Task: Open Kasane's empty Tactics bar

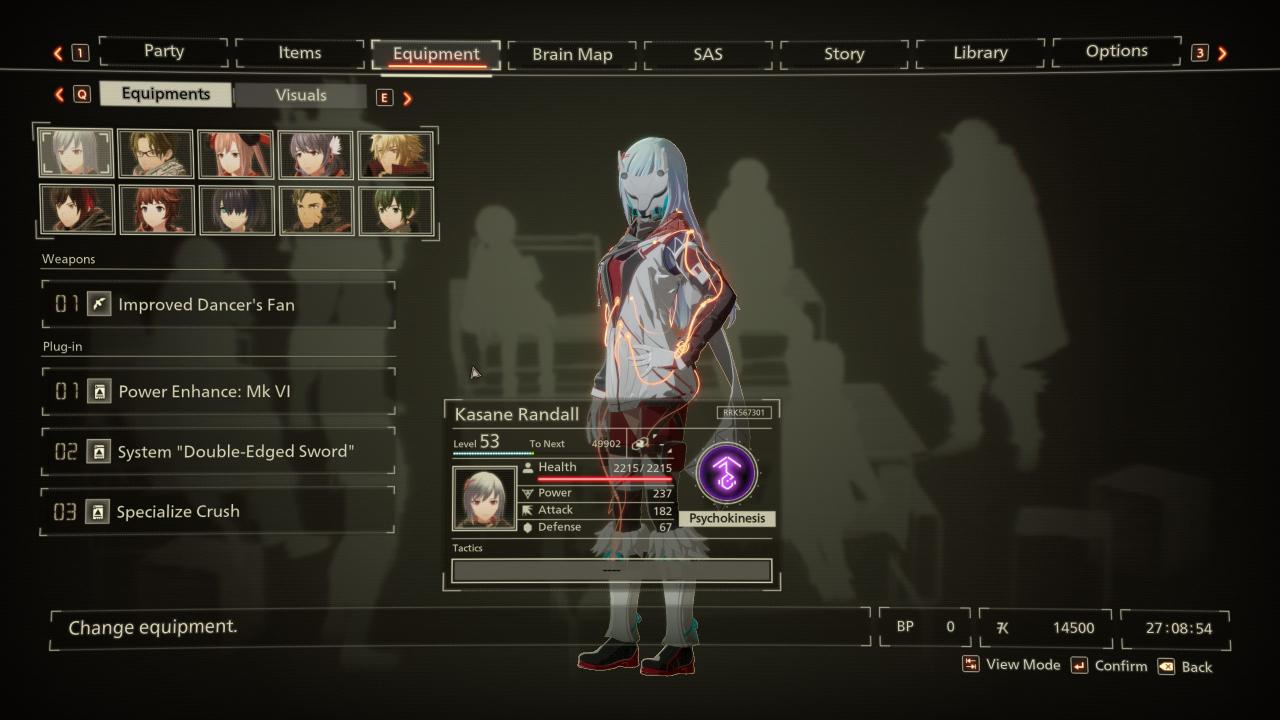Action: coord(611,570)
